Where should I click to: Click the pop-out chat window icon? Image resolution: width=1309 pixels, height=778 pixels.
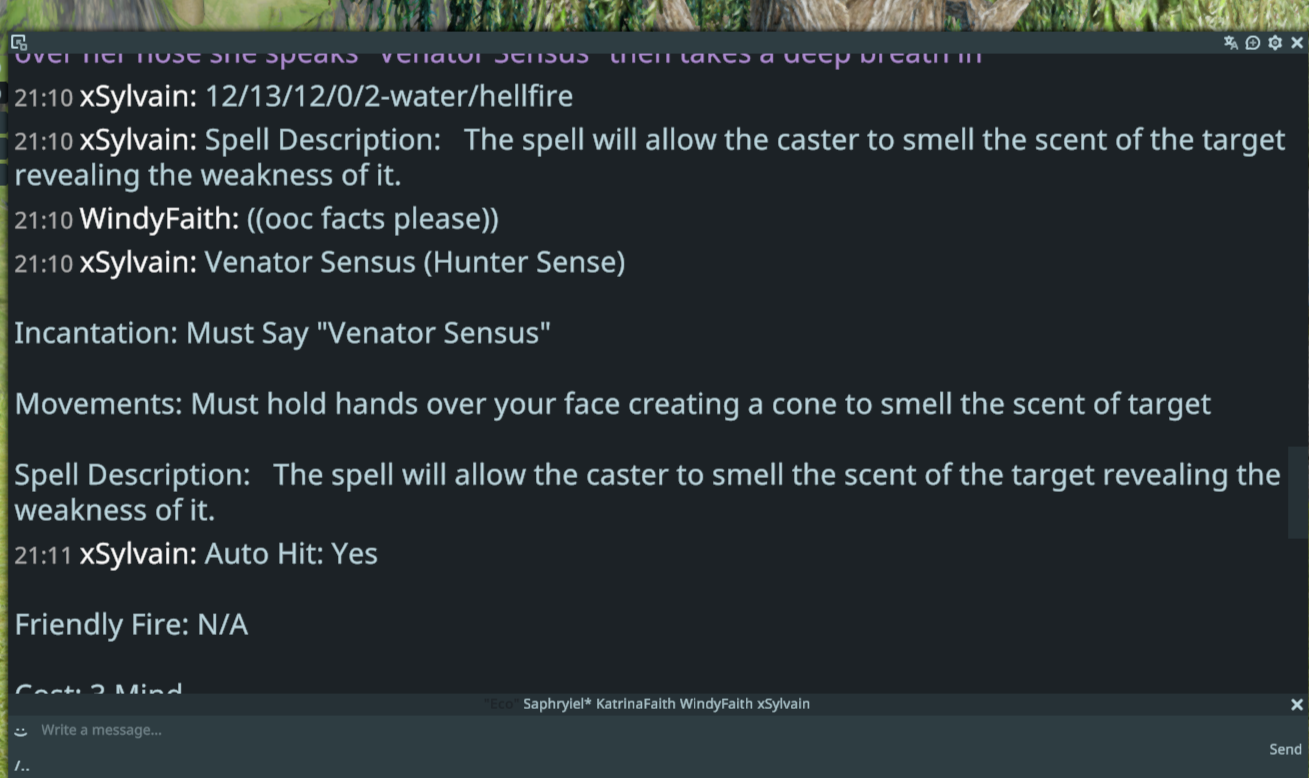[18, 42]
